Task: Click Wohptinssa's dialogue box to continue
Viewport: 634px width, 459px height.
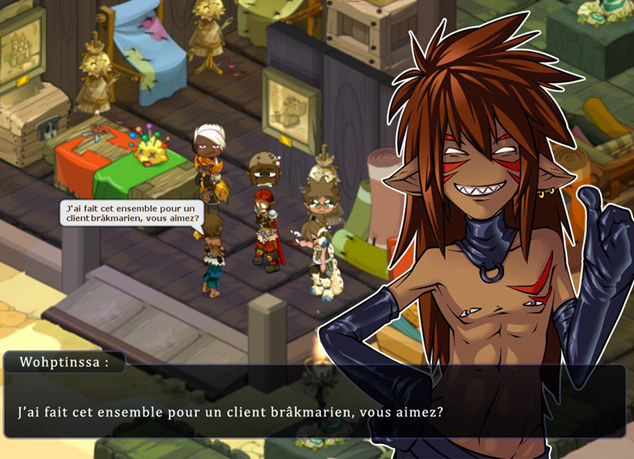Action: (x=230, y=410)
